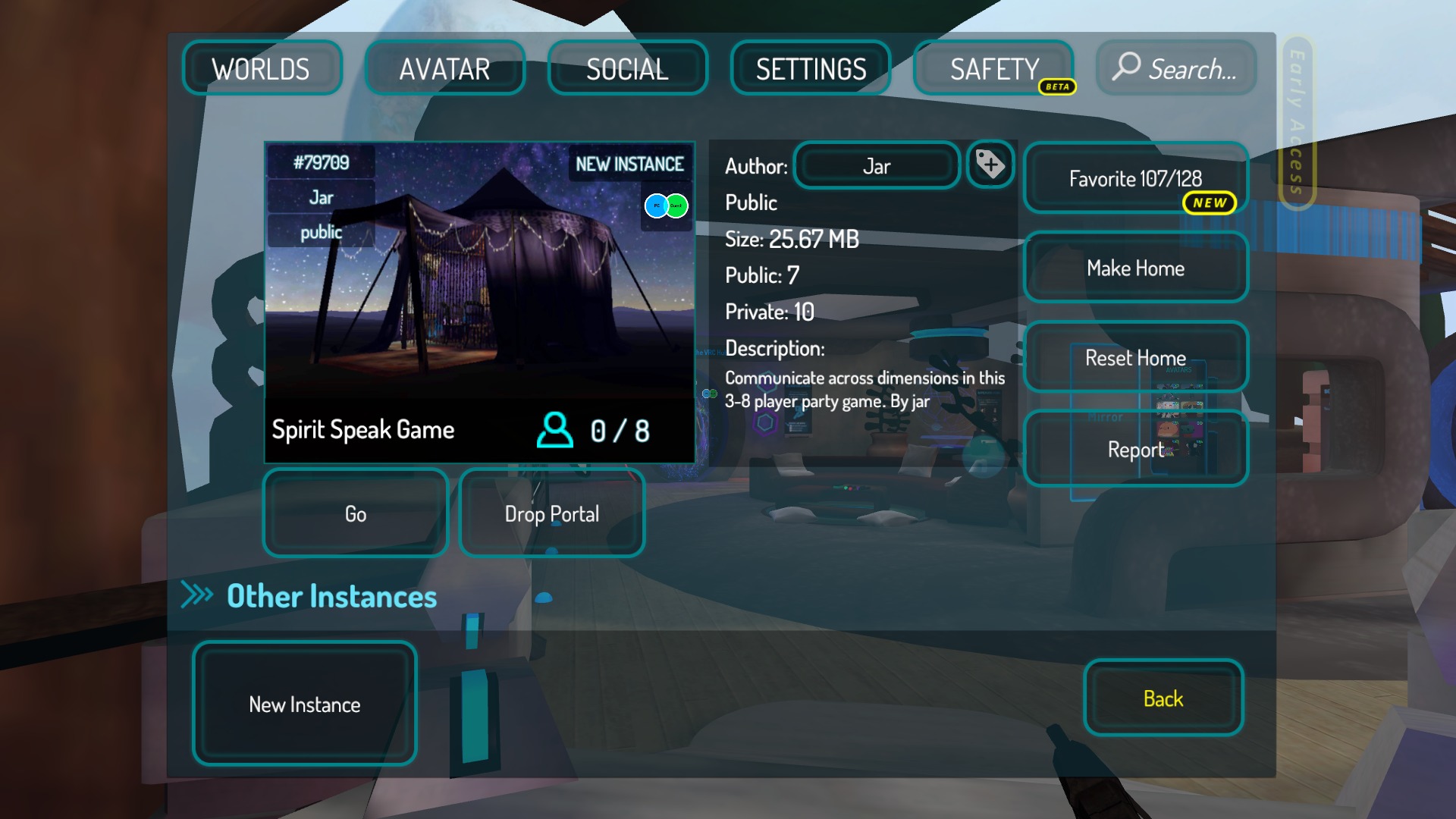Go to the Settings tab
This screenshot has height=819, width=1456.
click(811, 69)
